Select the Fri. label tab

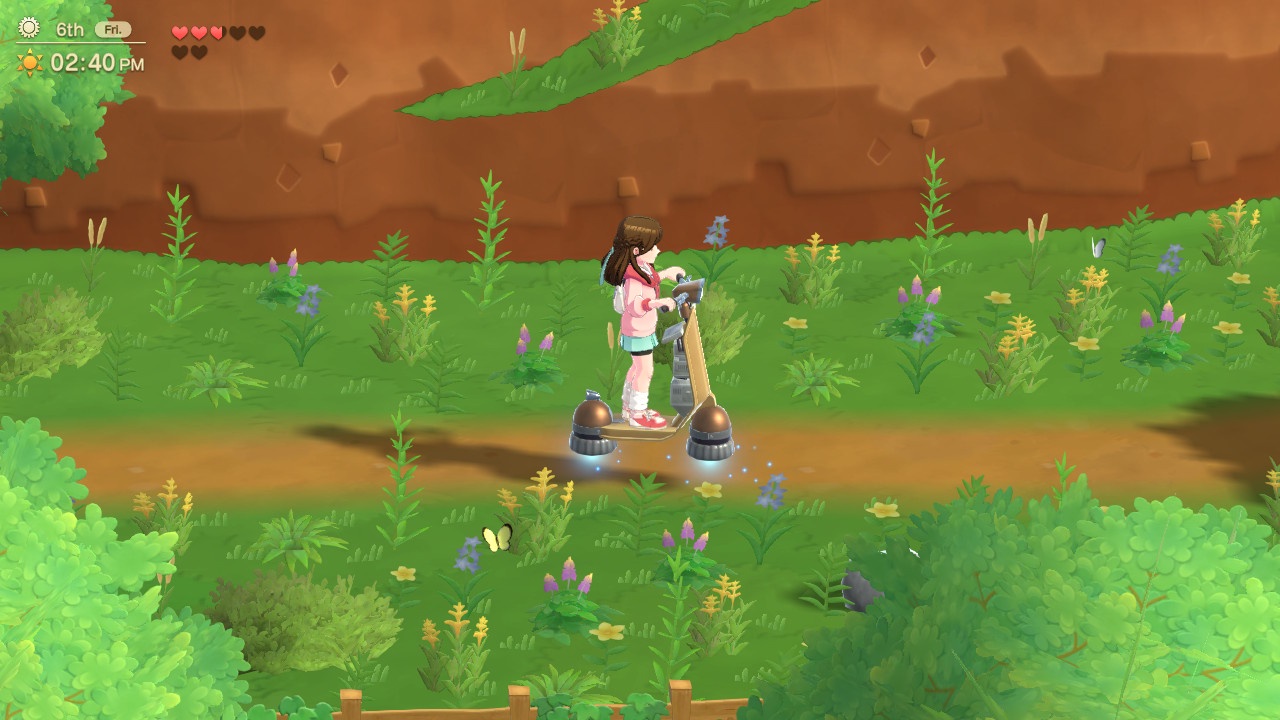pyautogui.click(x=113, y=29)
